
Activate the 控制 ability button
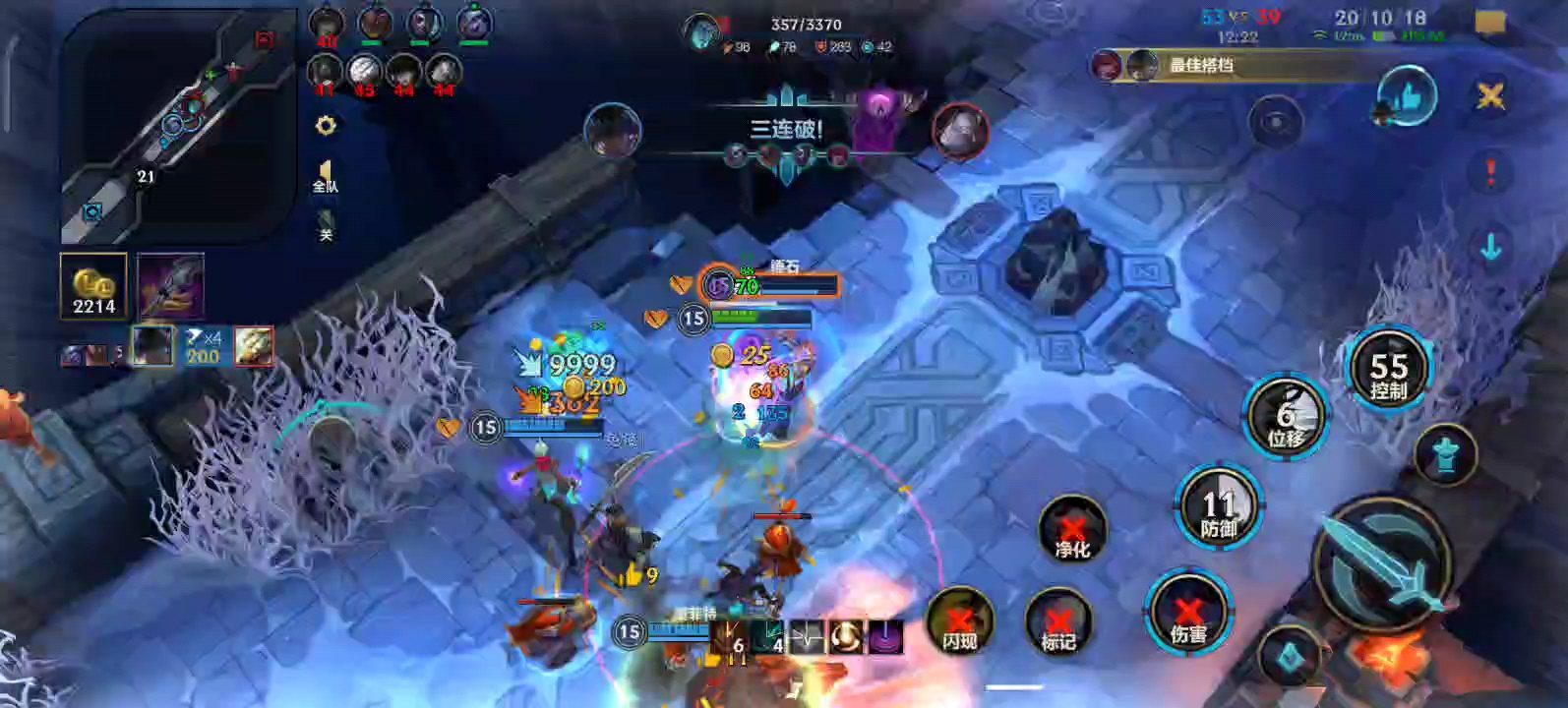(x=1388, y=371)
